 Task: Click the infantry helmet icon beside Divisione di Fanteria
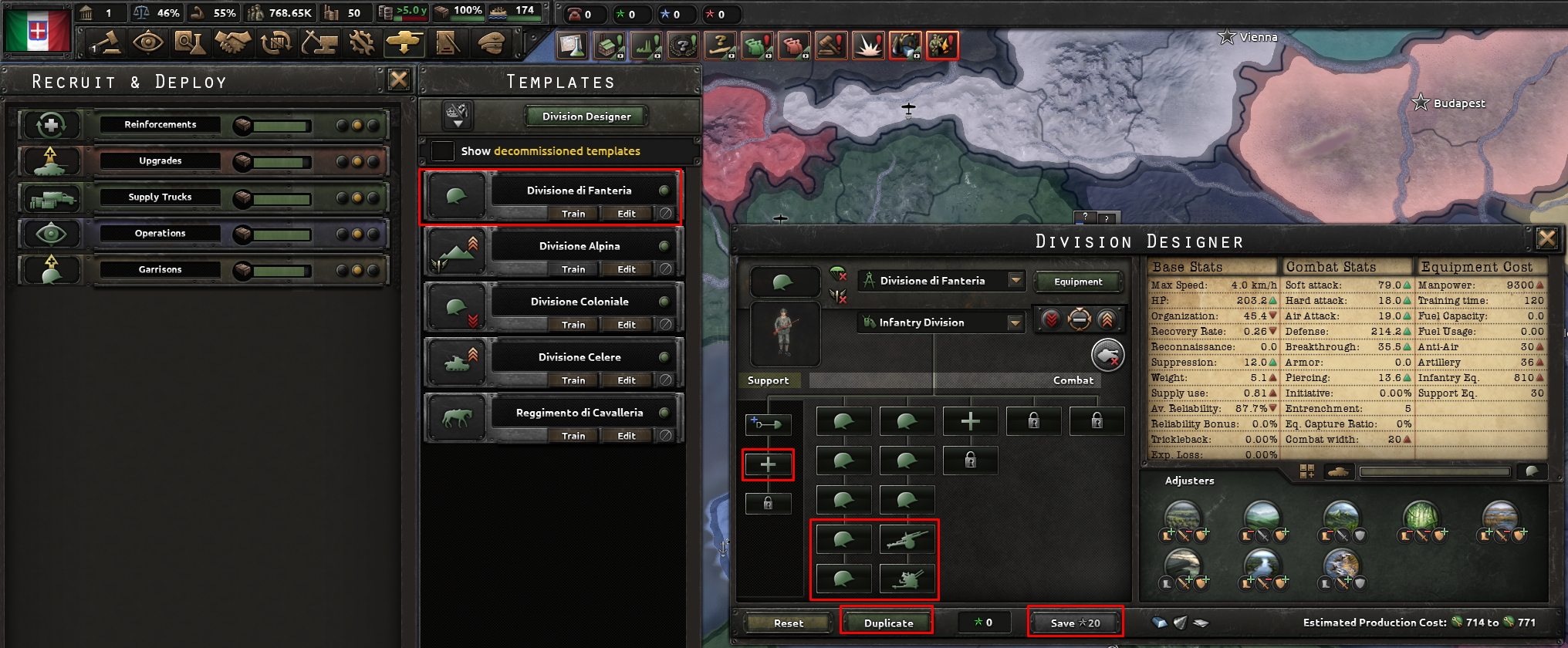coord(456,194)
